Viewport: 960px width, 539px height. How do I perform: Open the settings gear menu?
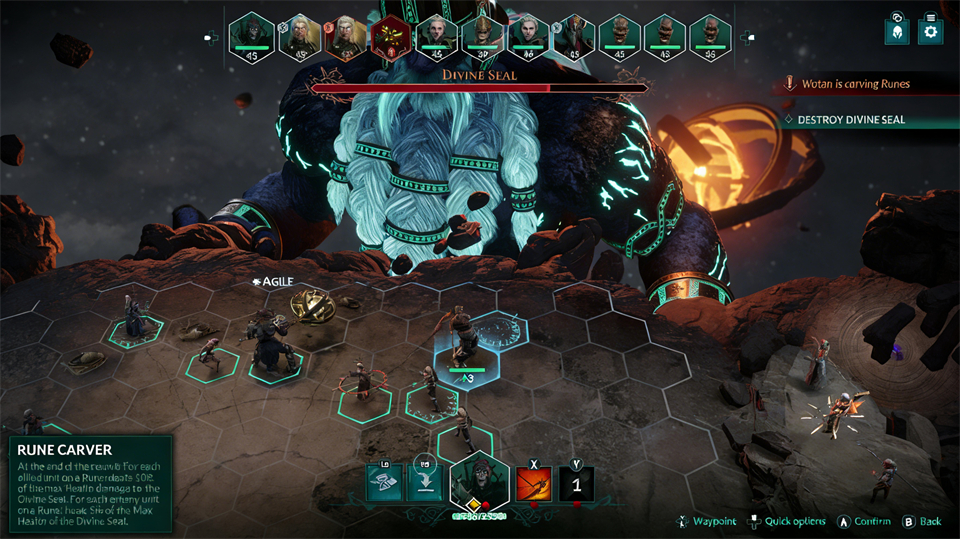click(931, 31)
